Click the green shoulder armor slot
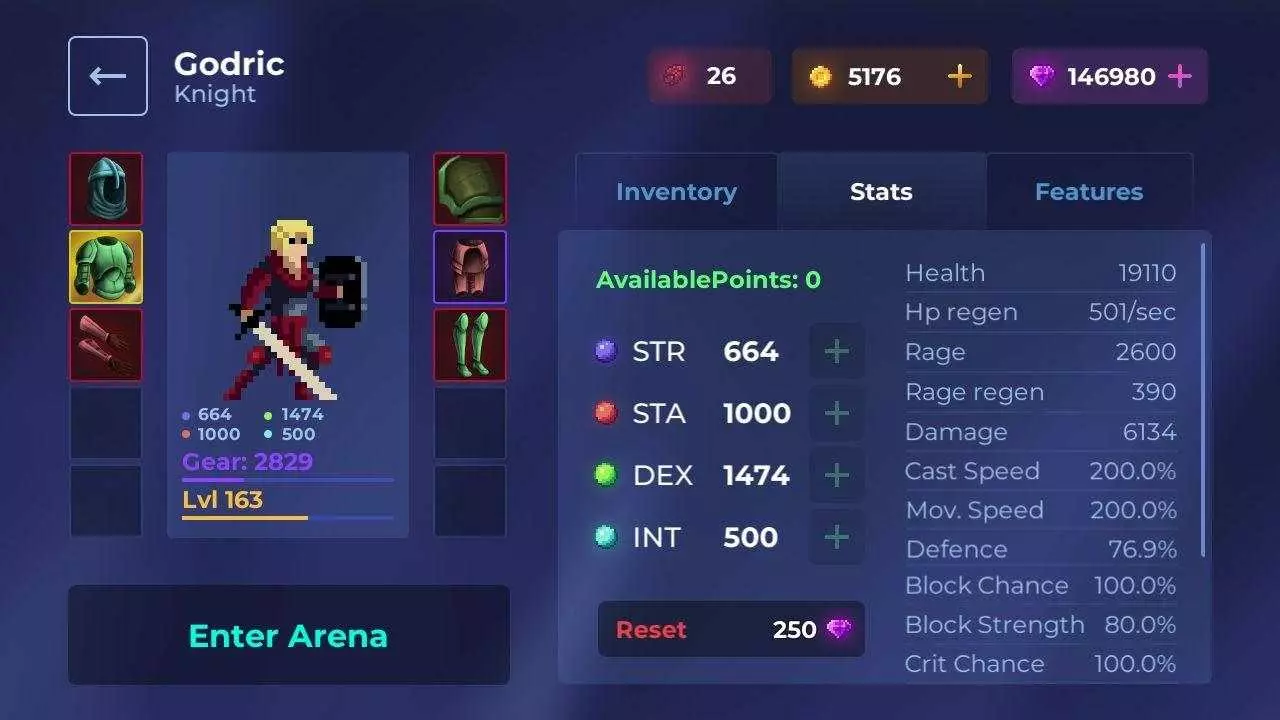 click(x=470, y=188)
